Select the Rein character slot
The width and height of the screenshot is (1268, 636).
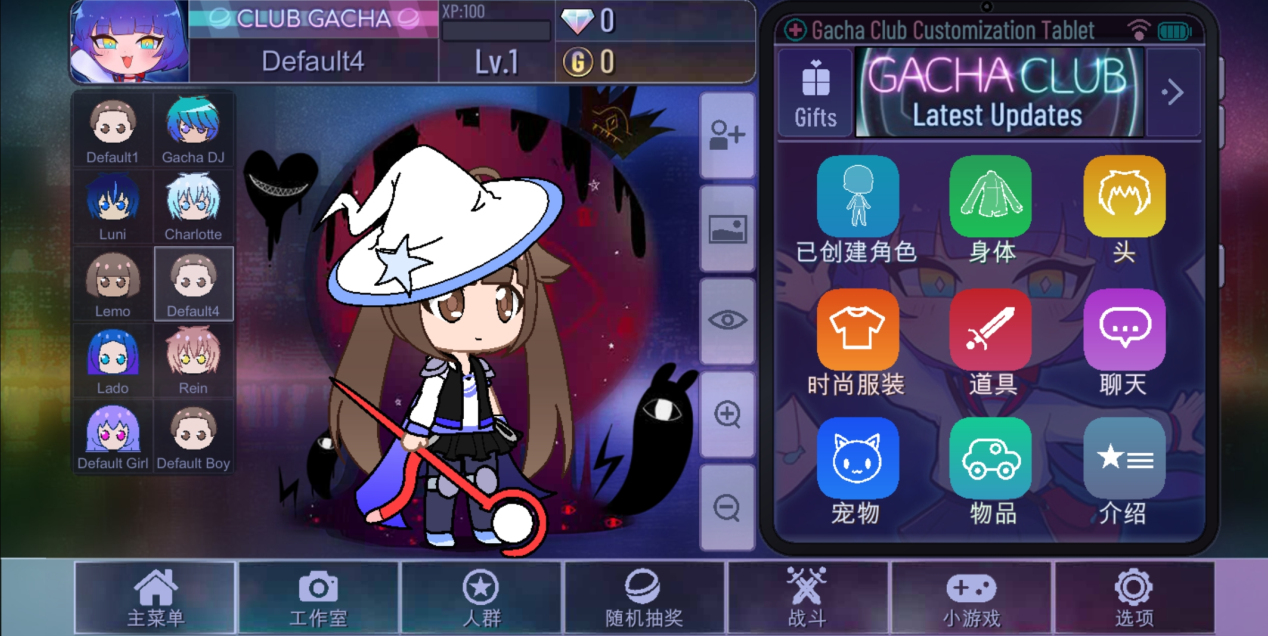pyautogui.click(x=194, y=361)
